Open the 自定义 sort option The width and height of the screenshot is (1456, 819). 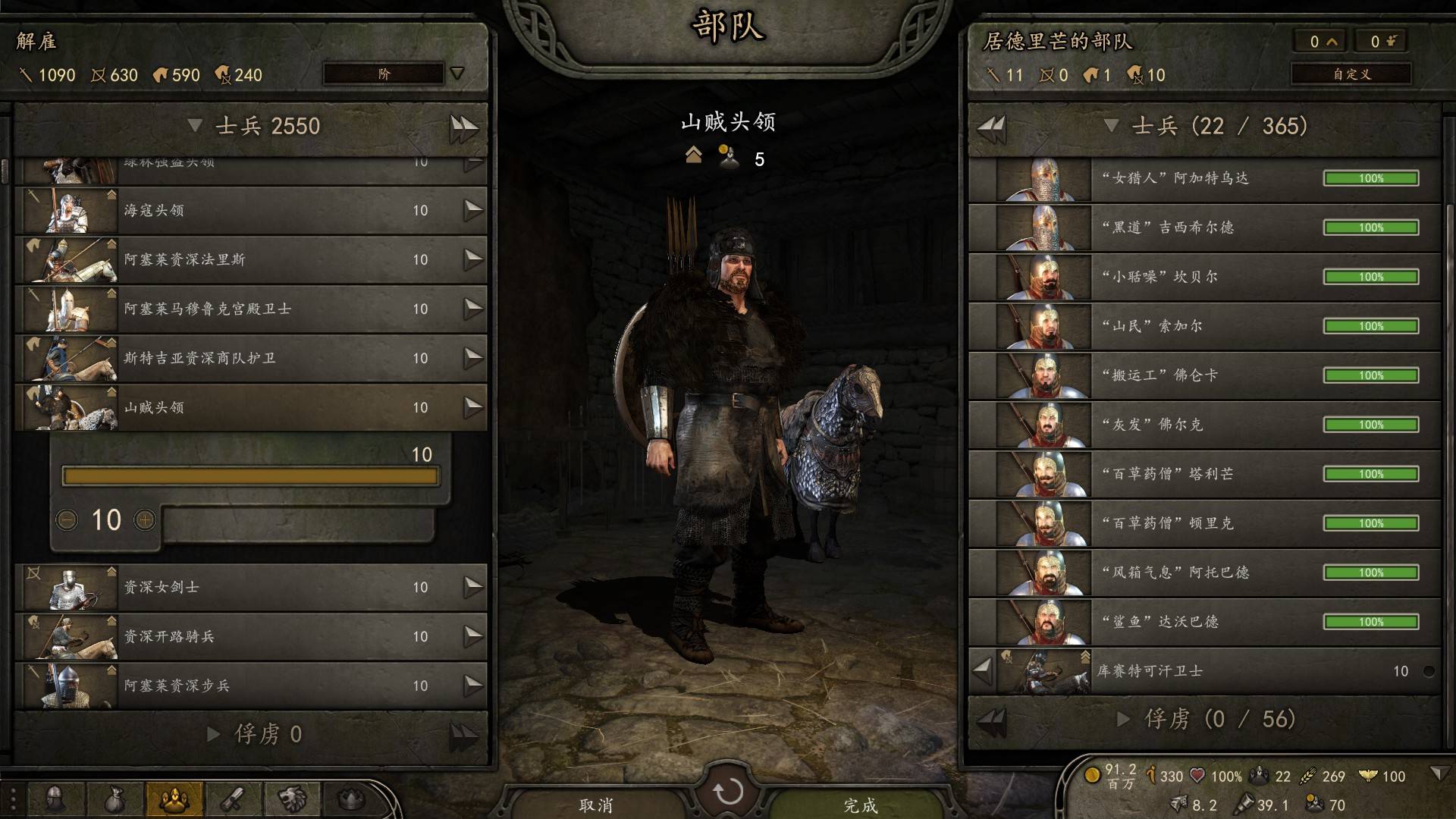[1351, 74]
